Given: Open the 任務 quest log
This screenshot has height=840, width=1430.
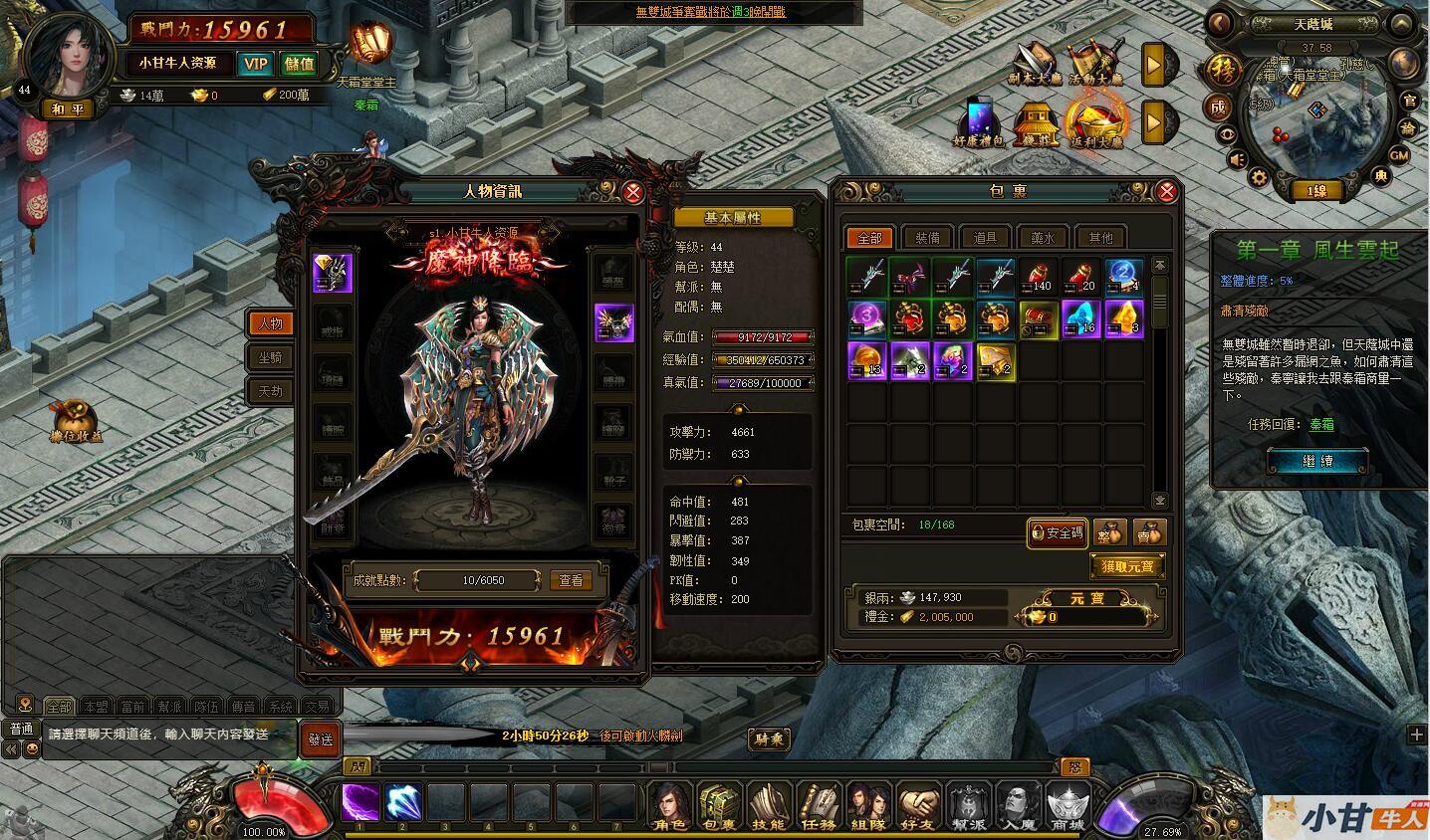Looking at the screenshot, I should (x=819, y=806).
